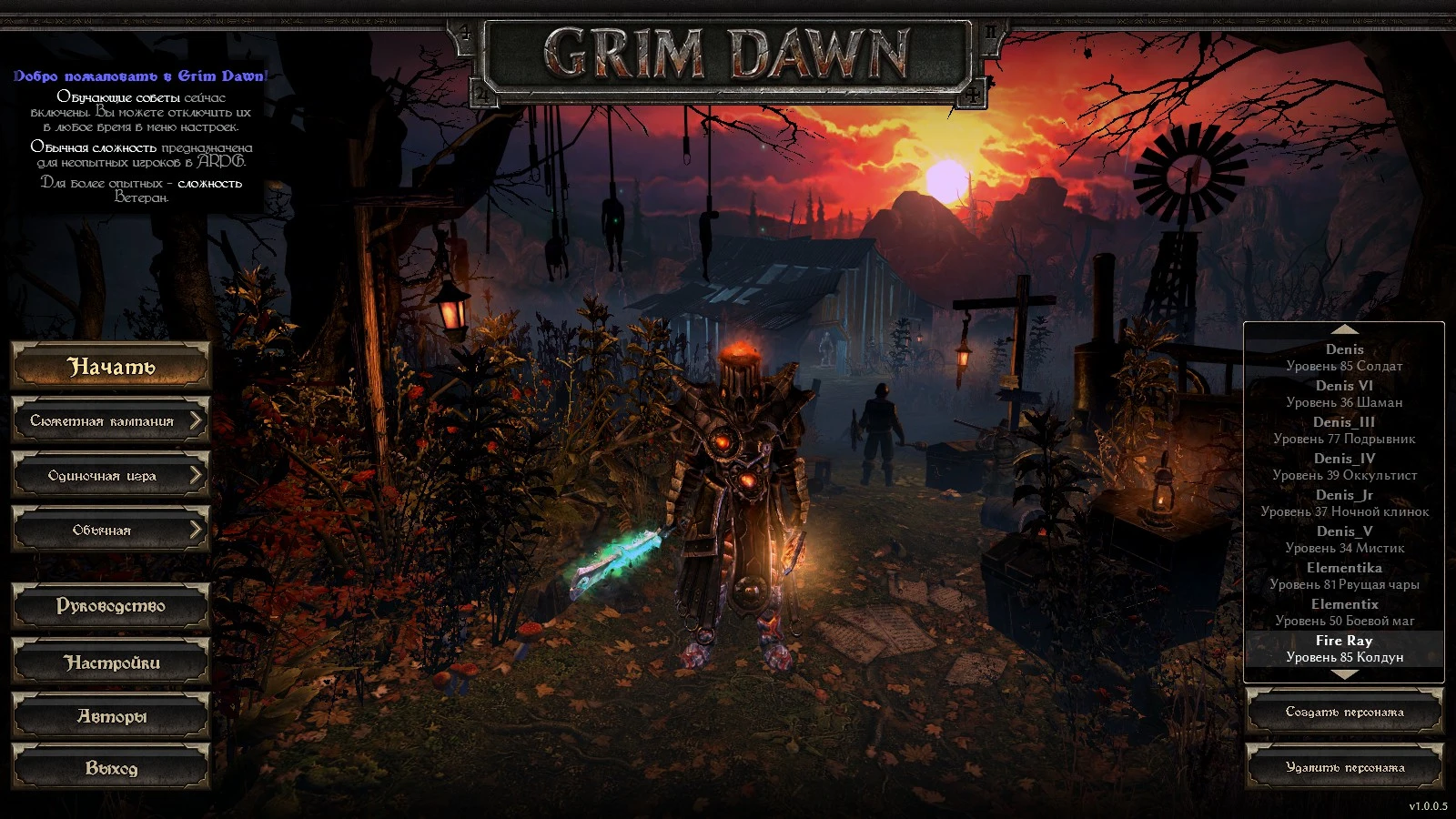
Task: Select character "Denis_III", the Подрывник
Action: coord(1345,430)
